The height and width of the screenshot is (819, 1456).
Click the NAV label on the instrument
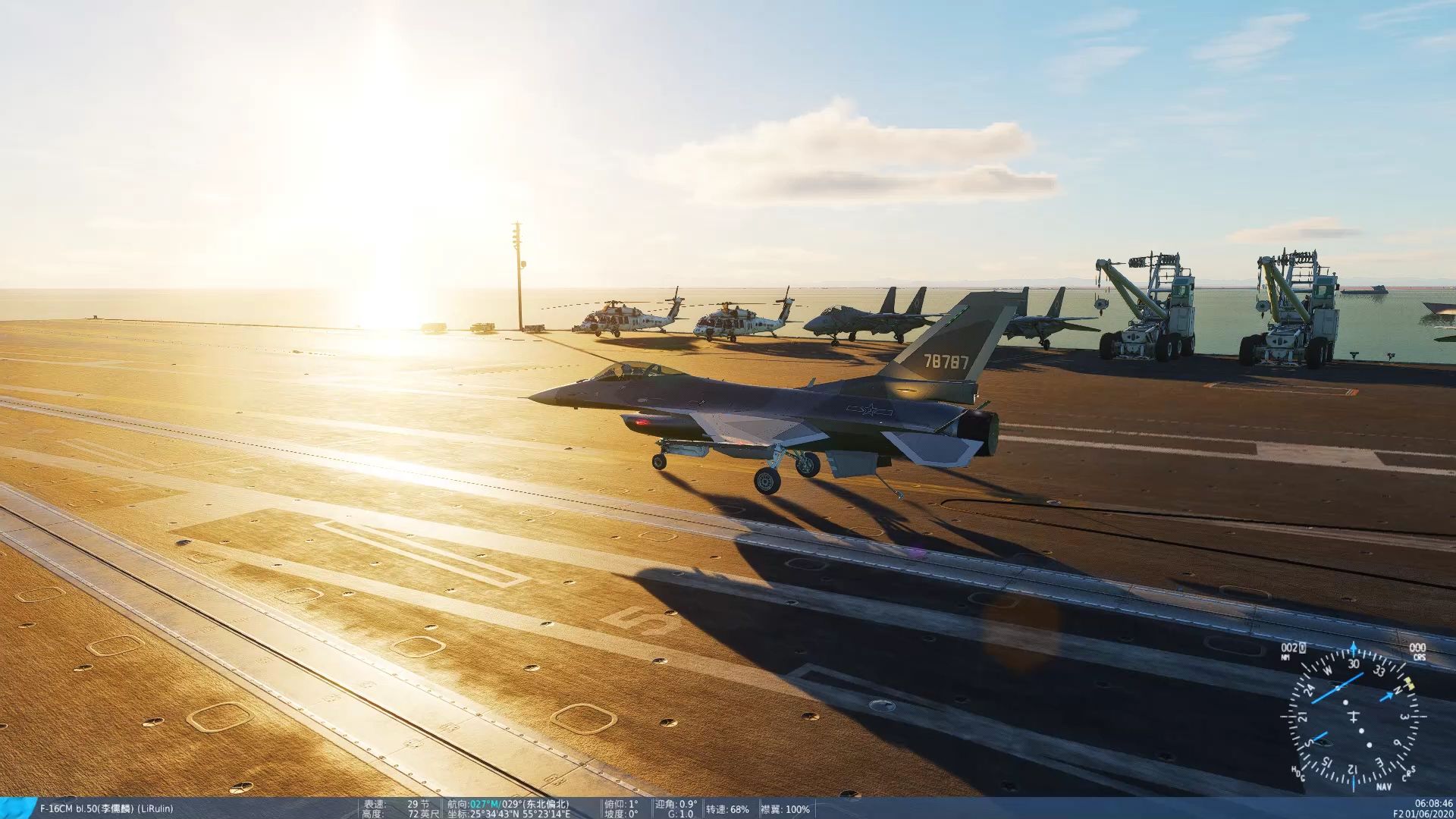tap(1385, 786)
